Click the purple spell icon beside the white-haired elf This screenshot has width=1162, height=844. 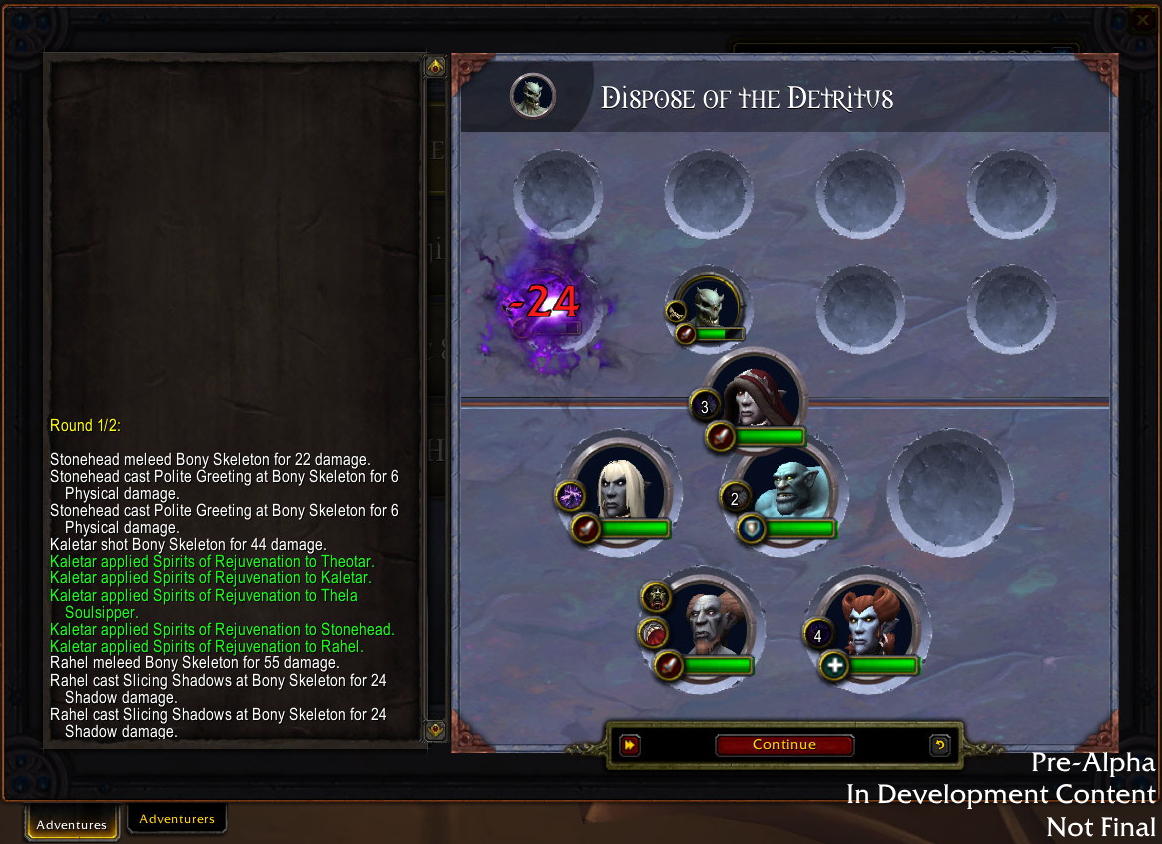(x=570, y=495)
